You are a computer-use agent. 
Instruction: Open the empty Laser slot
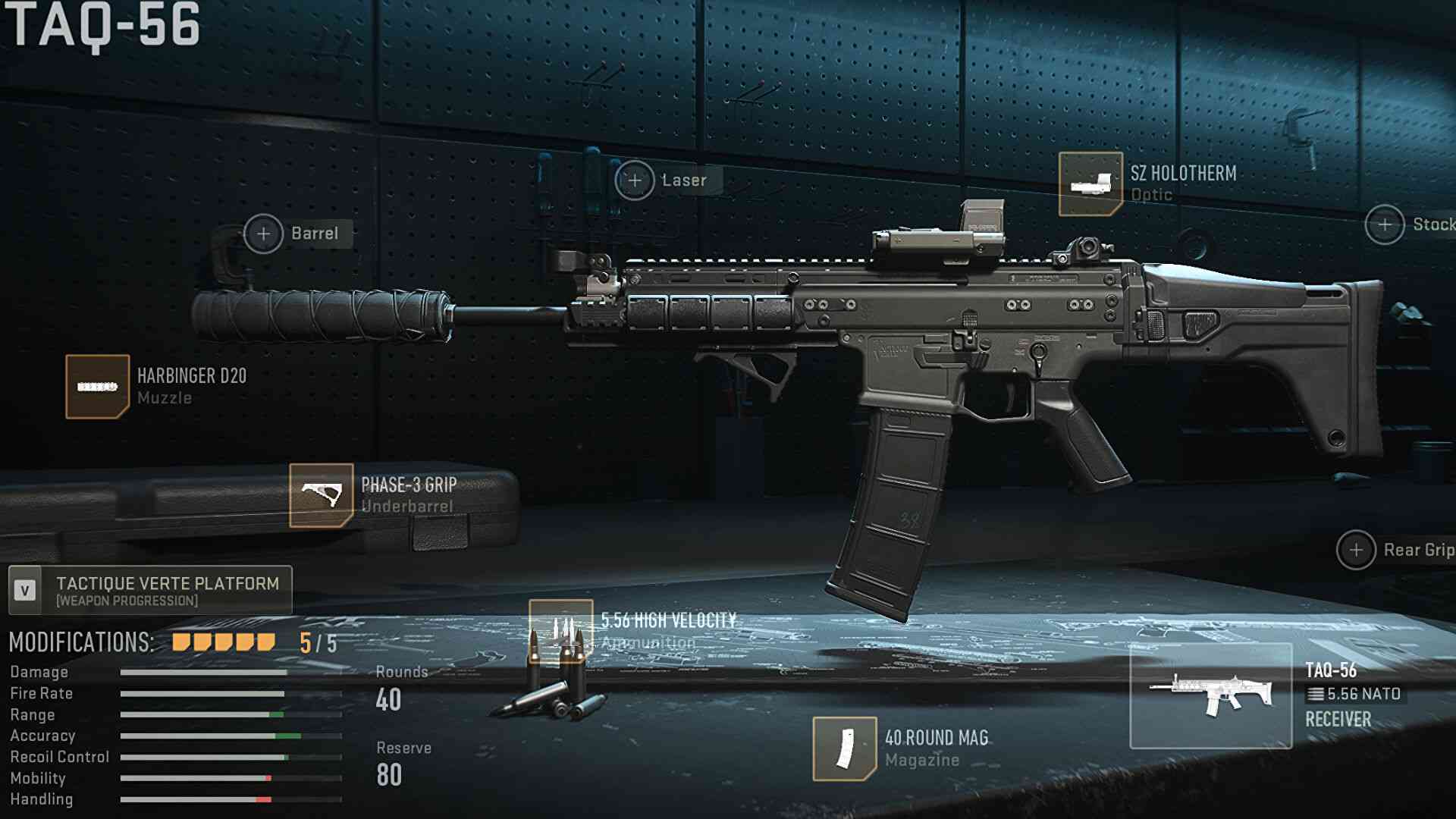pyautogui.click(x=635, y=180)
